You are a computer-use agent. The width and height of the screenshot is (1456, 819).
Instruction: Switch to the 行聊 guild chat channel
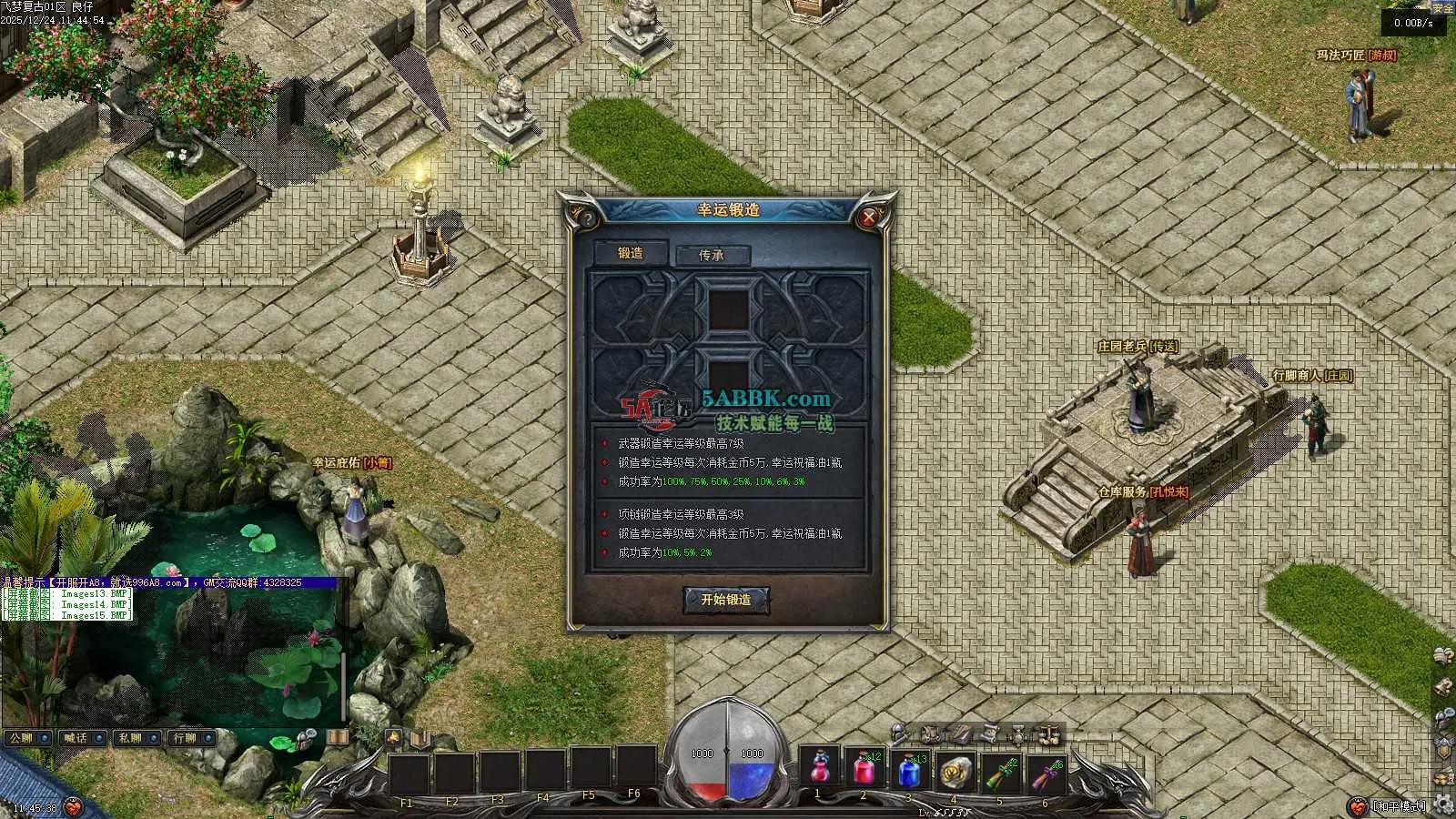pyautogui.click(x=191, y=738)
